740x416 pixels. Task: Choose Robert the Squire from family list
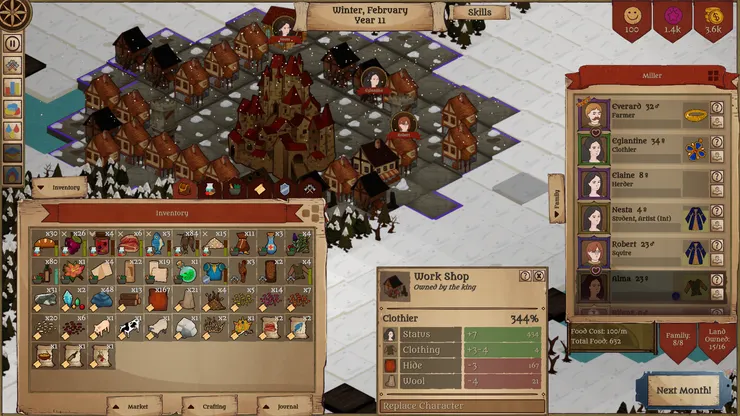[x=645, y=251]
